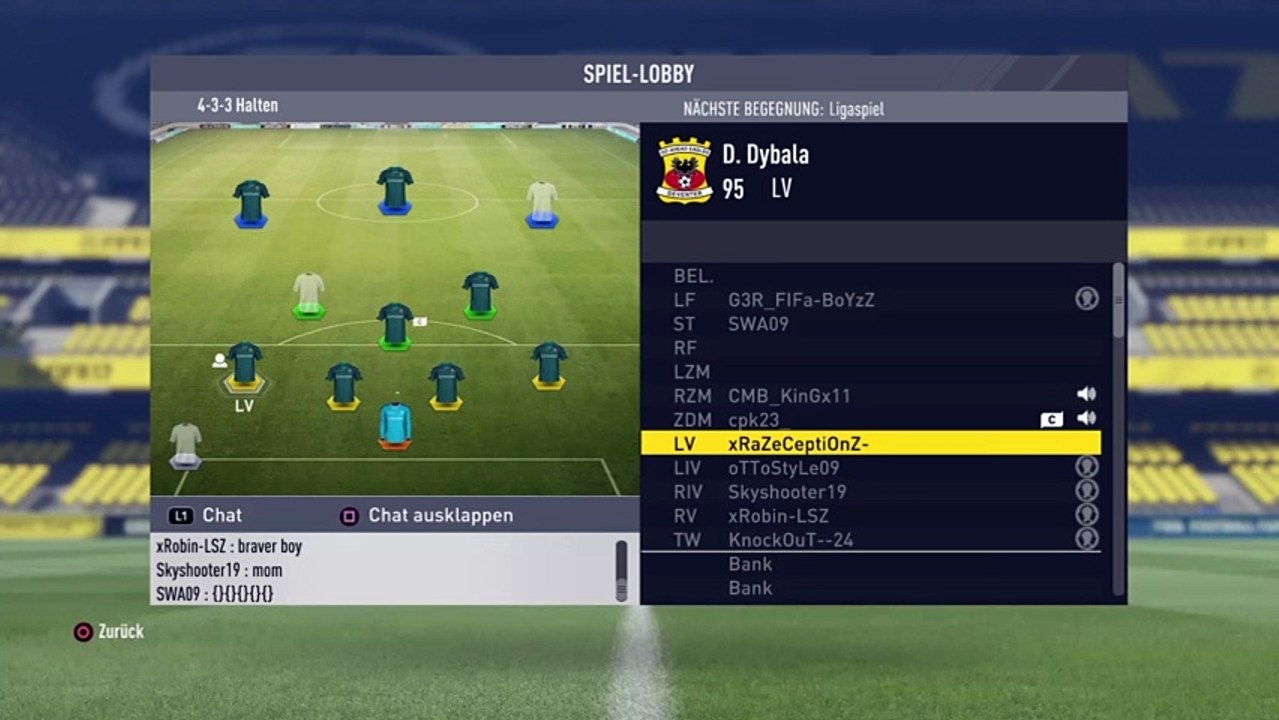The height and width of the screenshot is (720, 1279).
Task: Click the captain's central midfield shirt
Action: [395, 325]
